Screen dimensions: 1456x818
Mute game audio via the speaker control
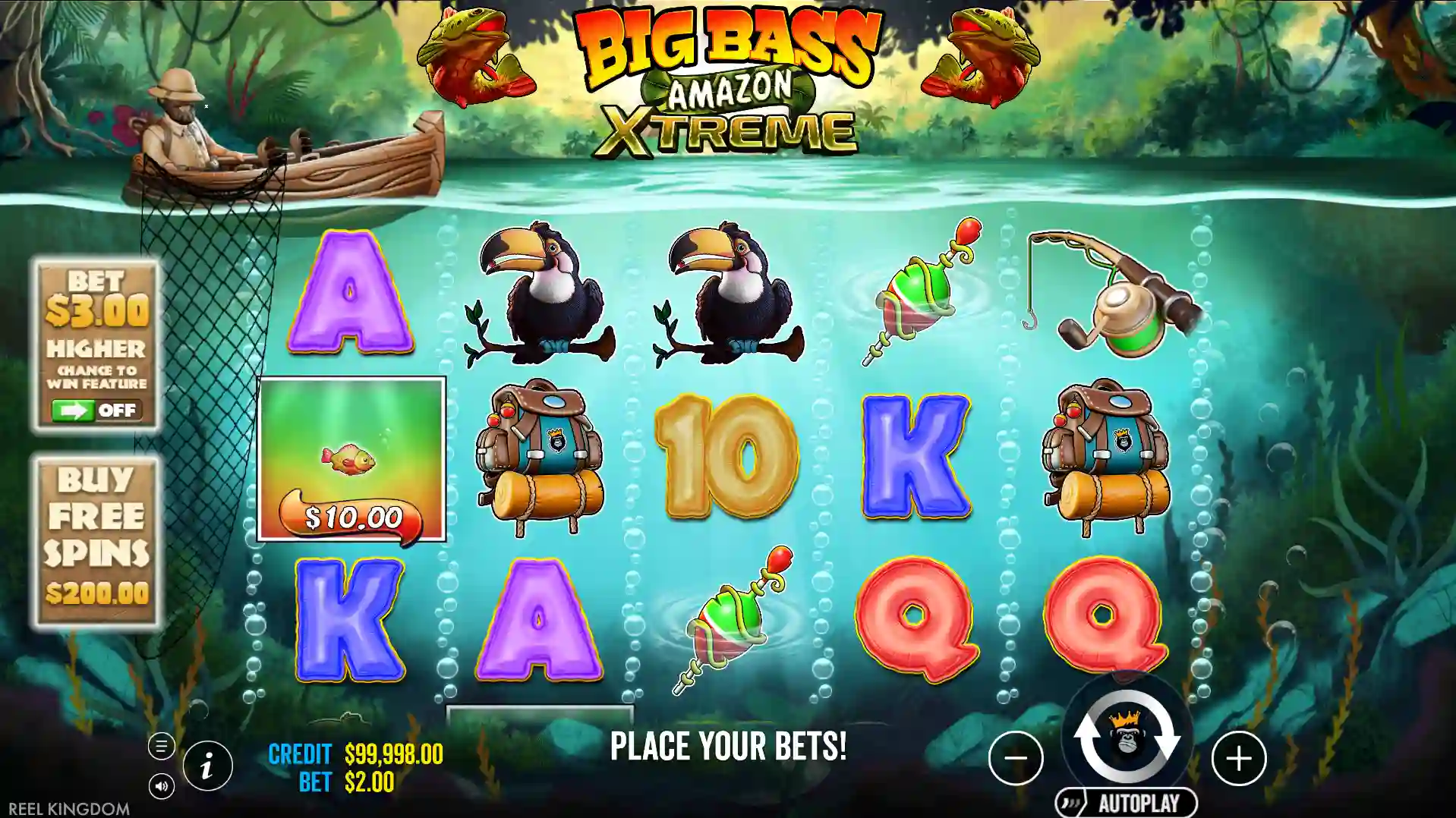click(162, 785)
